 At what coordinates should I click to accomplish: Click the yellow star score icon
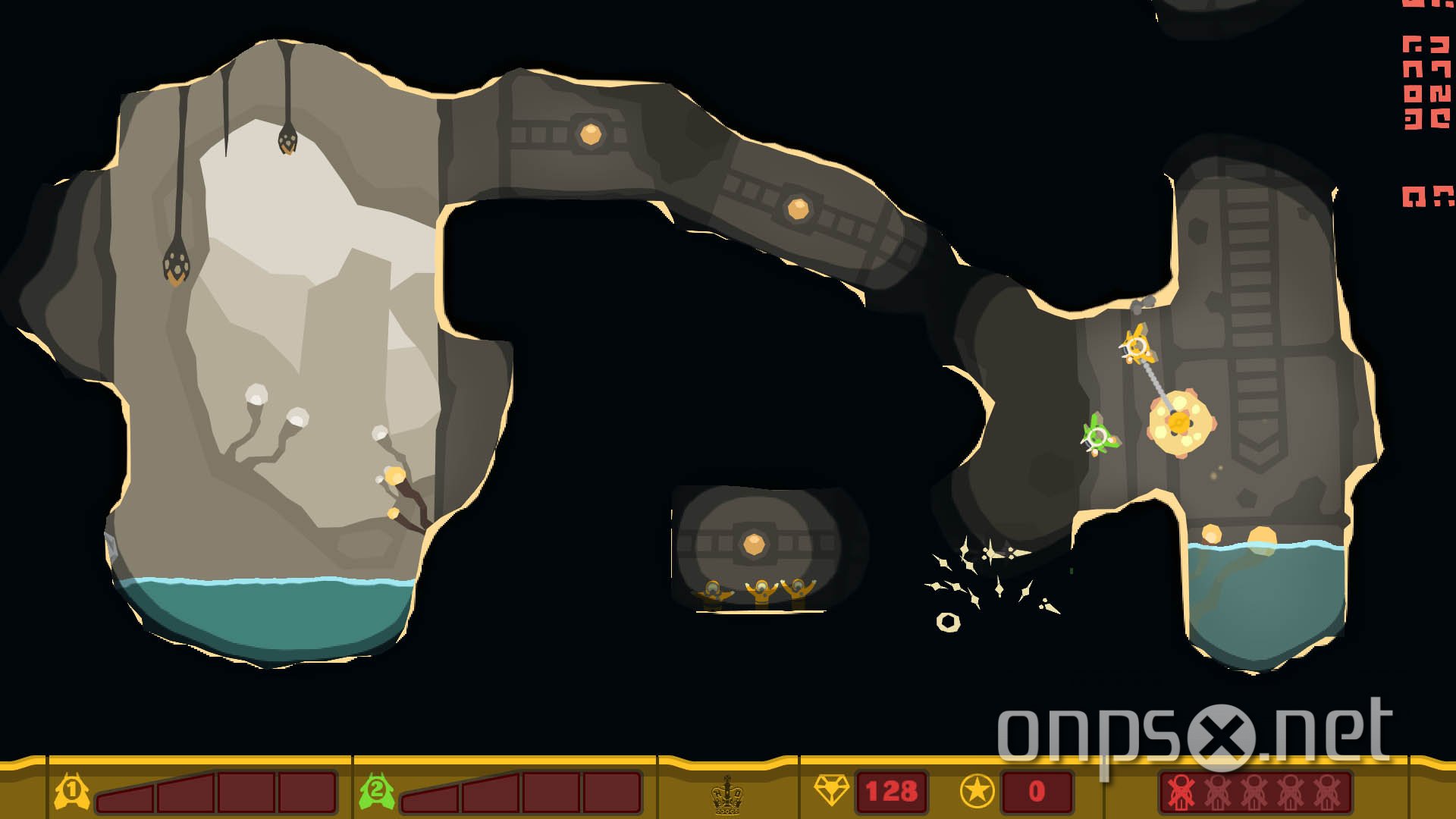pos(978,791)
